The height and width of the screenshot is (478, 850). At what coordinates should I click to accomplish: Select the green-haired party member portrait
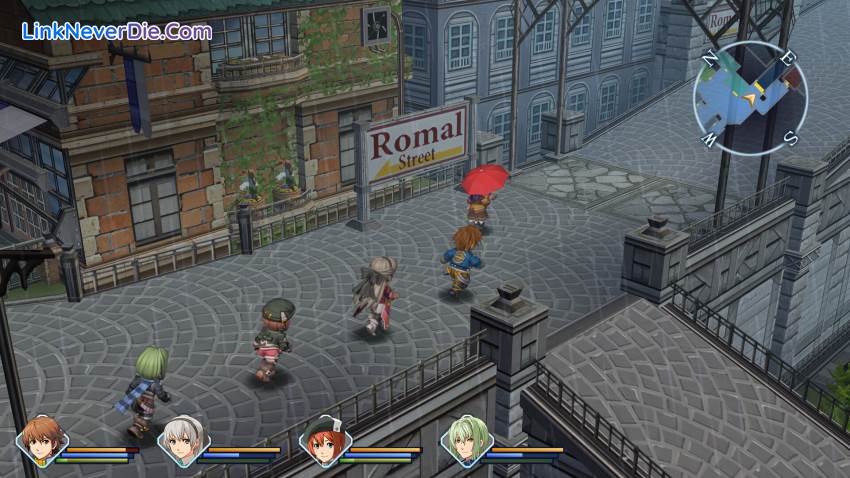tap(466, 441)
